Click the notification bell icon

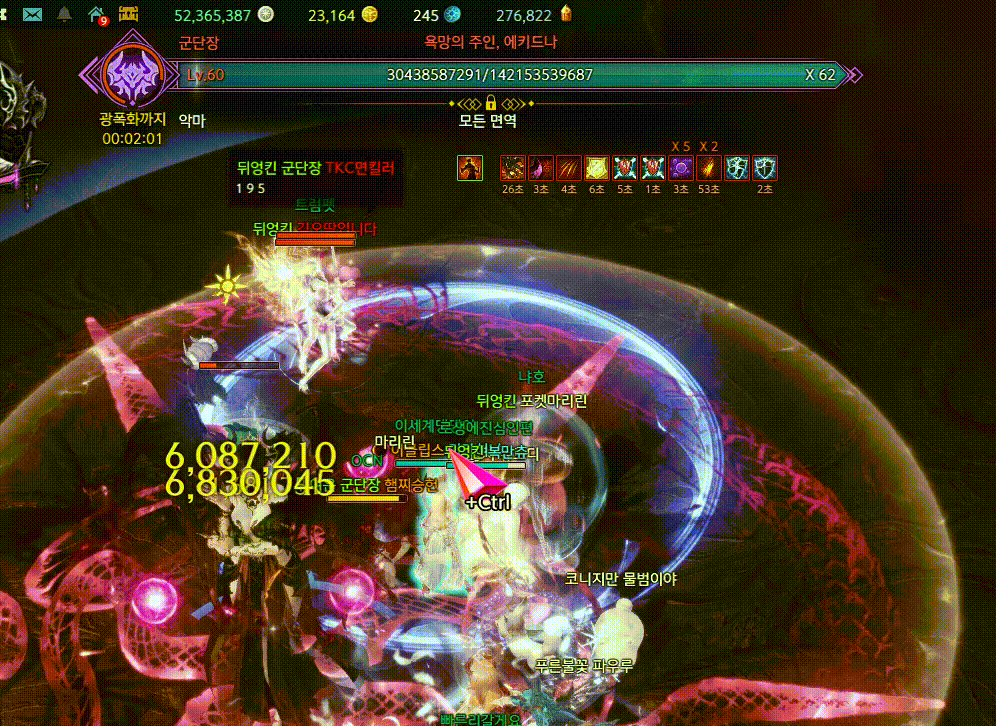pos(65,15)
